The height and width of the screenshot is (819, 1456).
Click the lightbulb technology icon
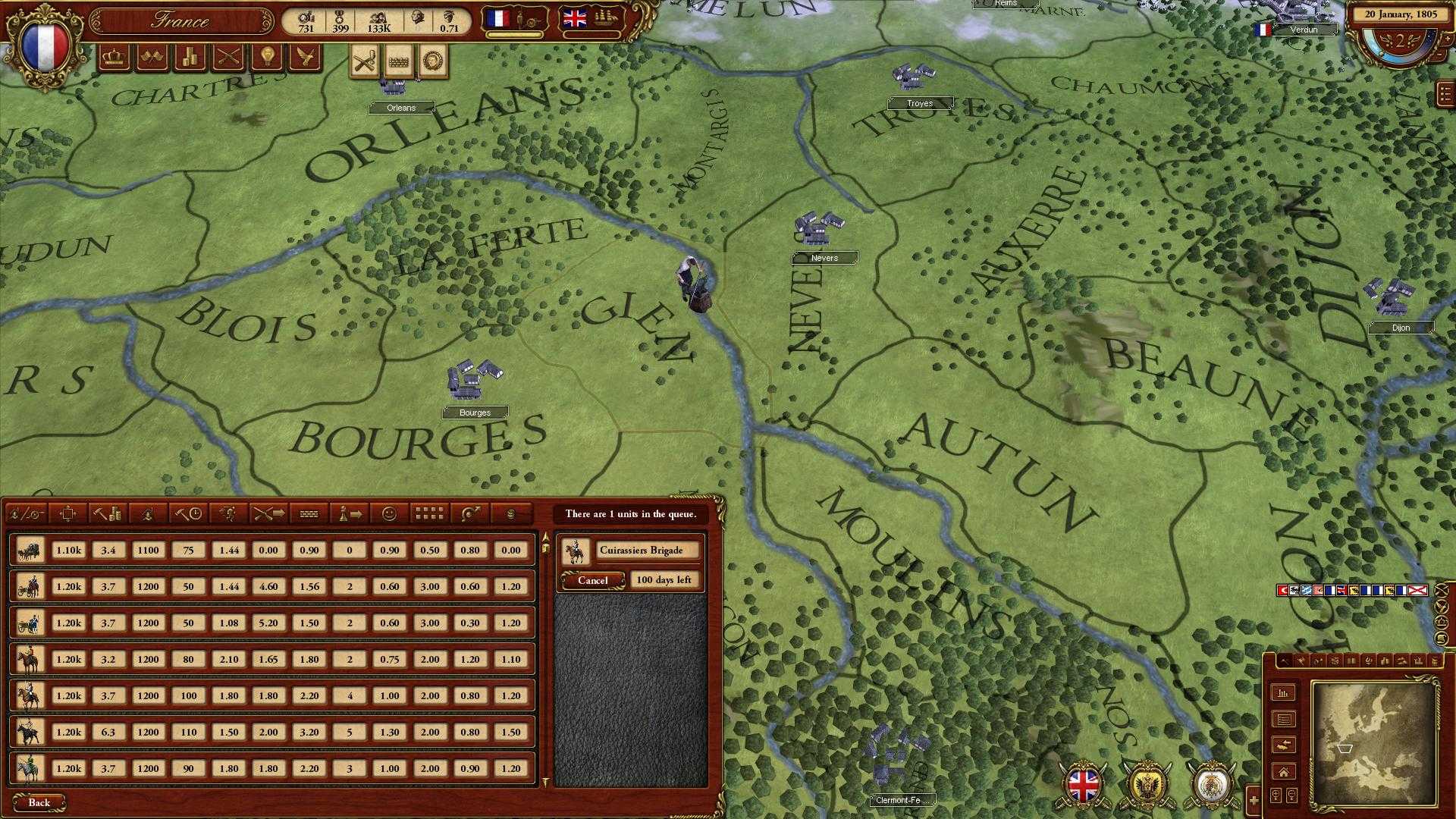(x=266, y=57)
